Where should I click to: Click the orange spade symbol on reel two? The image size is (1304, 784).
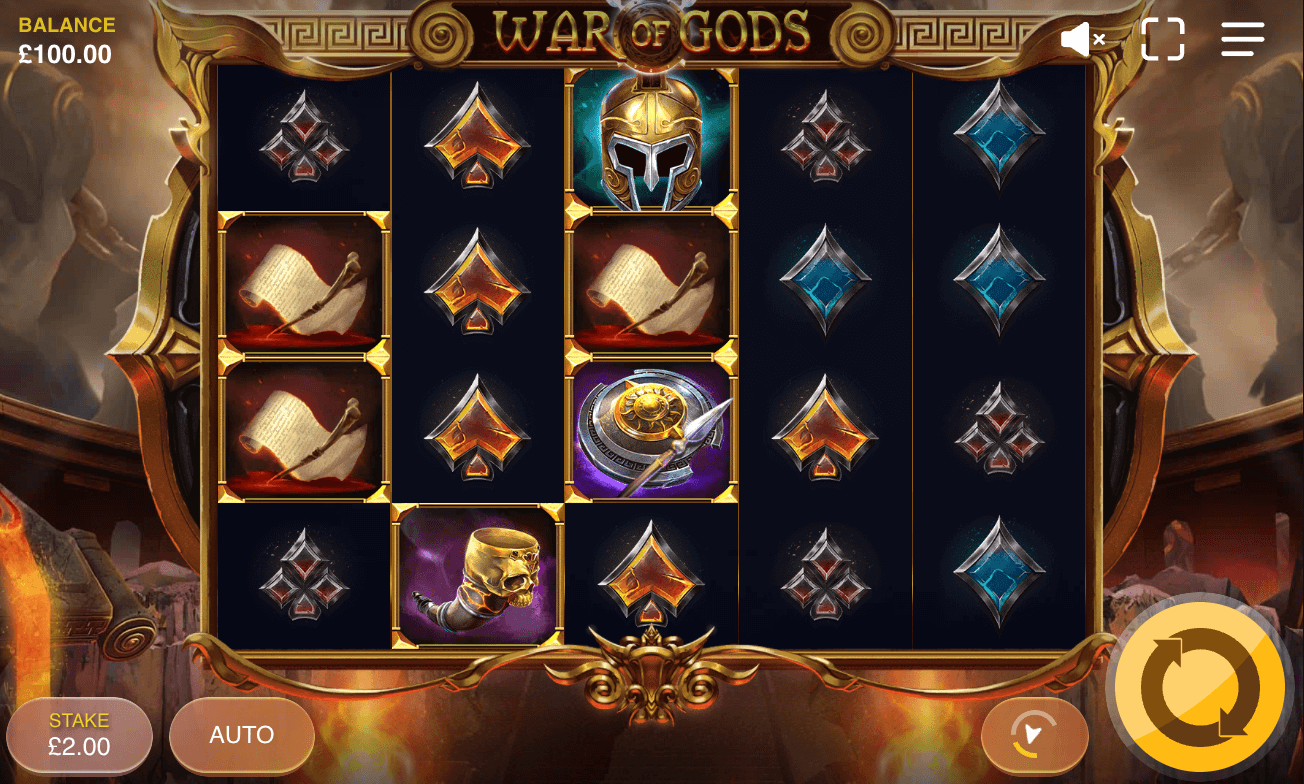(477, 139)
